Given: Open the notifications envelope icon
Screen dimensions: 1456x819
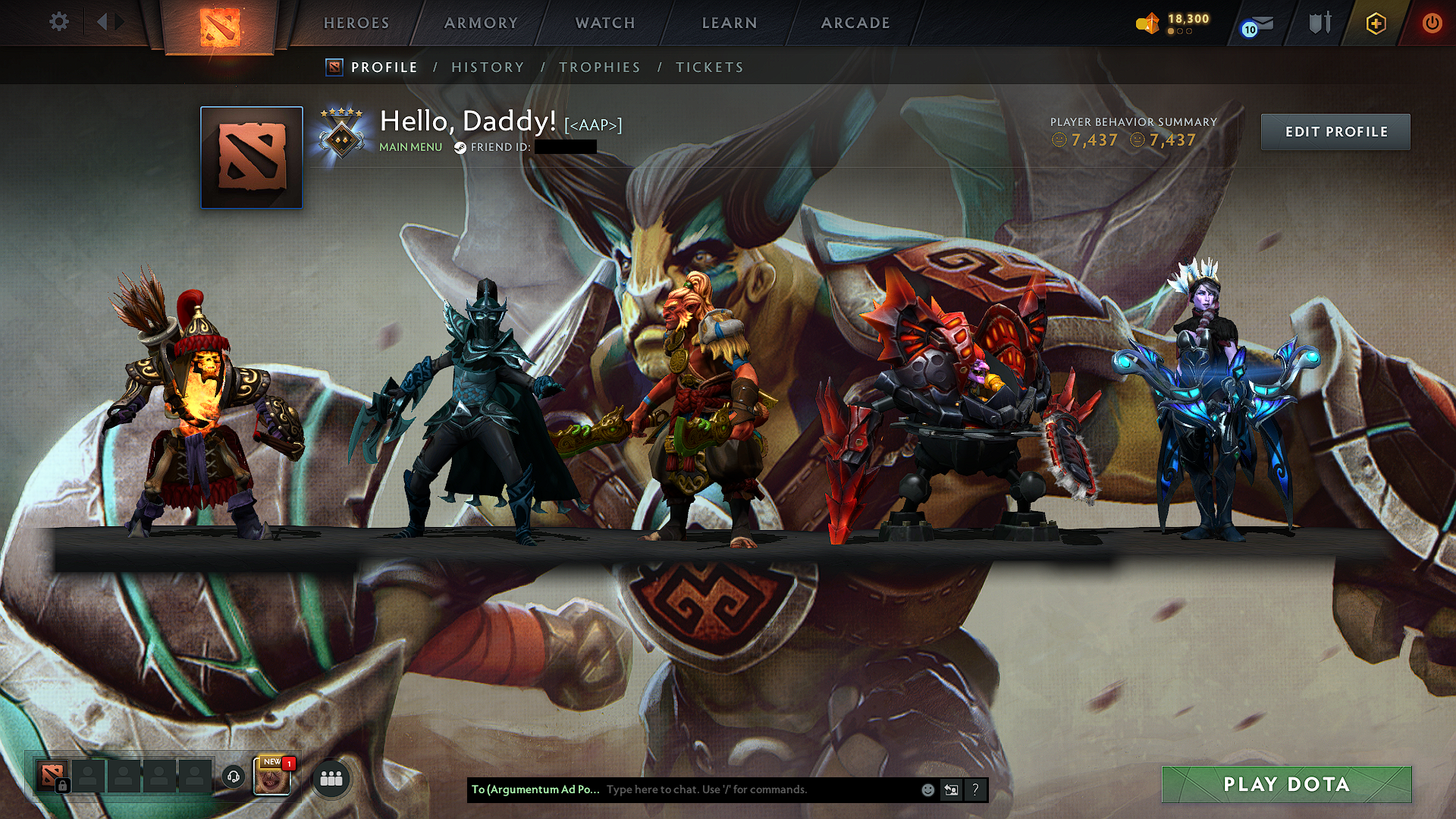Looking at the screenshot, I should click(x=1255, y=24).
